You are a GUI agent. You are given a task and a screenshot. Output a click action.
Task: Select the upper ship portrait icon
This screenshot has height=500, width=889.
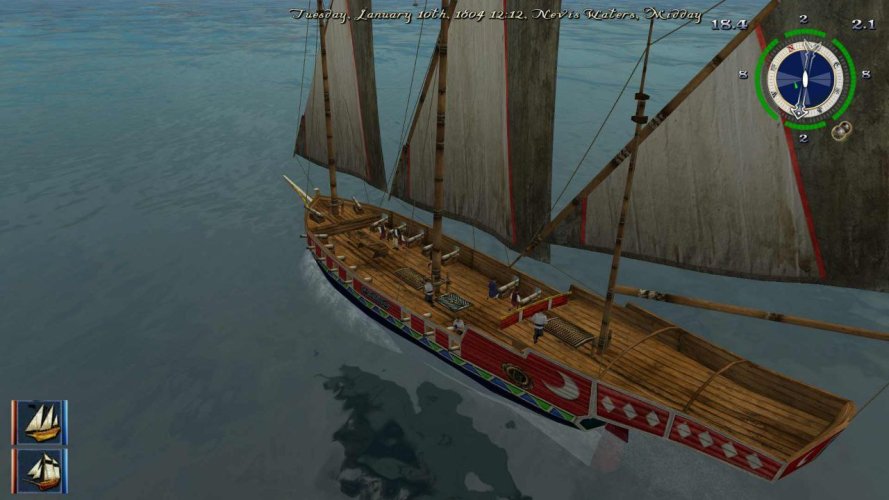click(x=40, y=421)
